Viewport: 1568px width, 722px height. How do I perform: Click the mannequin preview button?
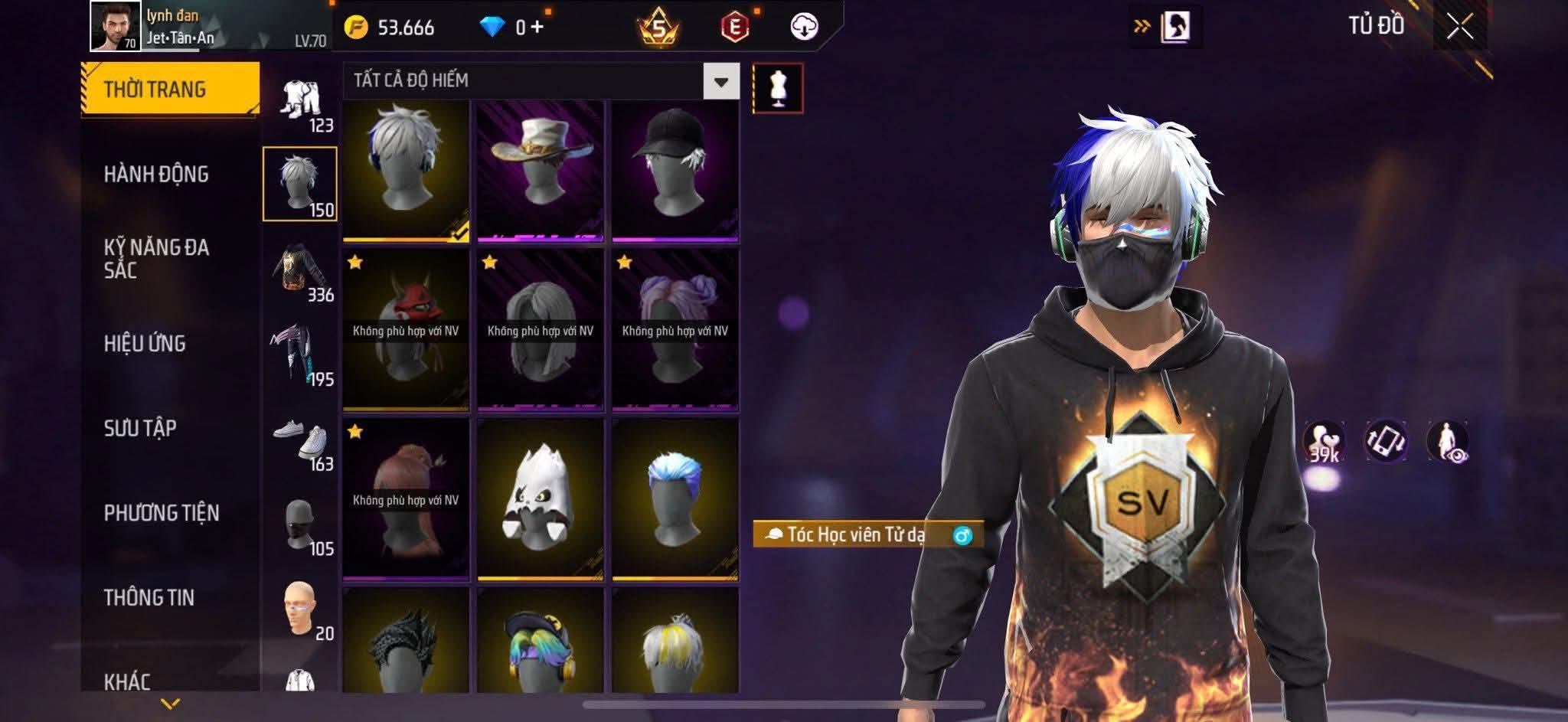click(x=778, y=88)
